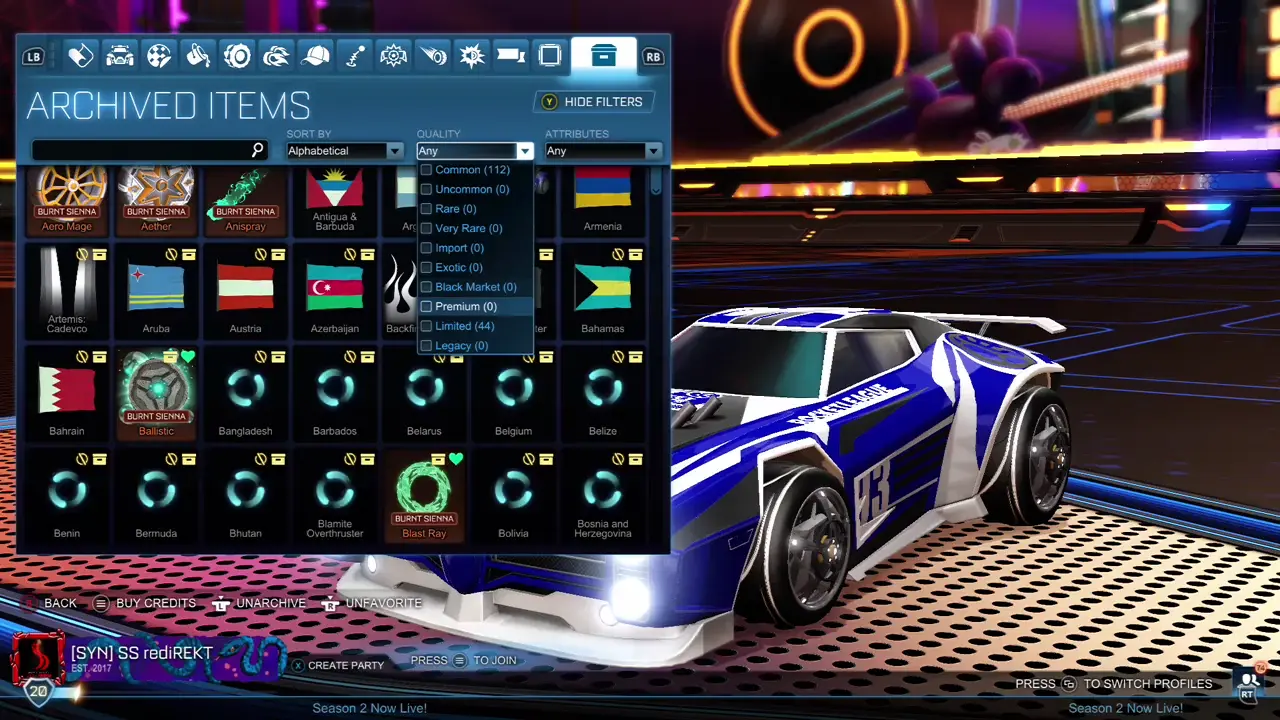Switch to the Archived Items tab
This screenshot has width=1280, height=720.
tap(603, 56)
